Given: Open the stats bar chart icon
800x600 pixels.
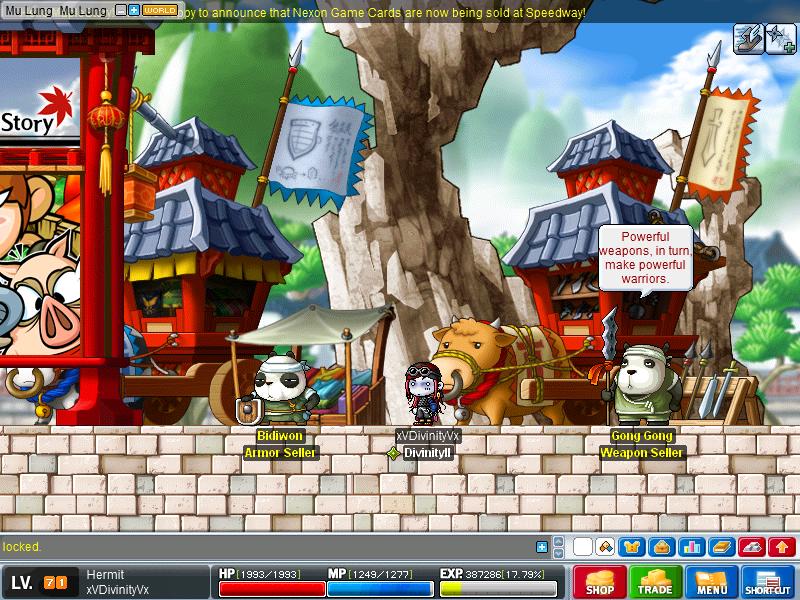Looking at the screenshot, I should click(x=689, y=547).
